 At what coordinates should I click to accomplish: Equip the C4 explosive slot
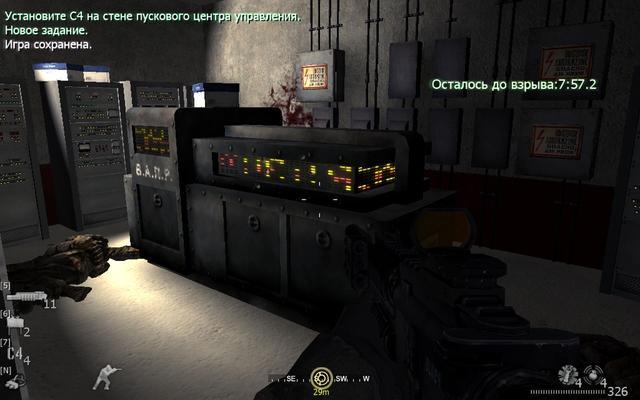click(15, 352)
